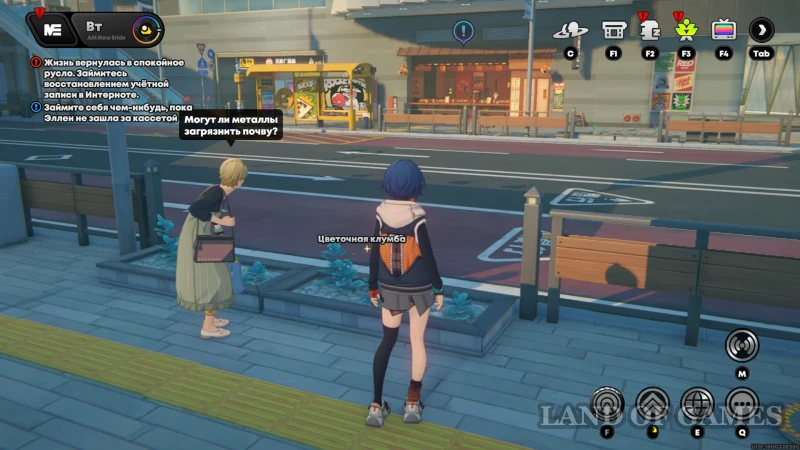
Task: Expand the top bar with the arrow button
Action: pos(761,30)
